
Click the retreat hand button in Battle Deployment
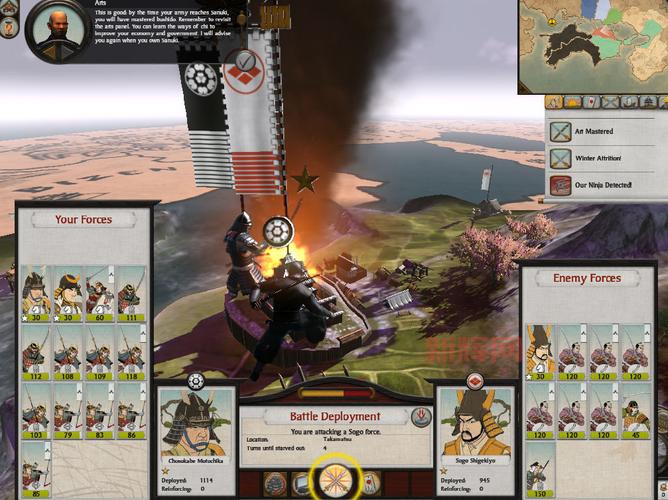click(x=421, y=413)
